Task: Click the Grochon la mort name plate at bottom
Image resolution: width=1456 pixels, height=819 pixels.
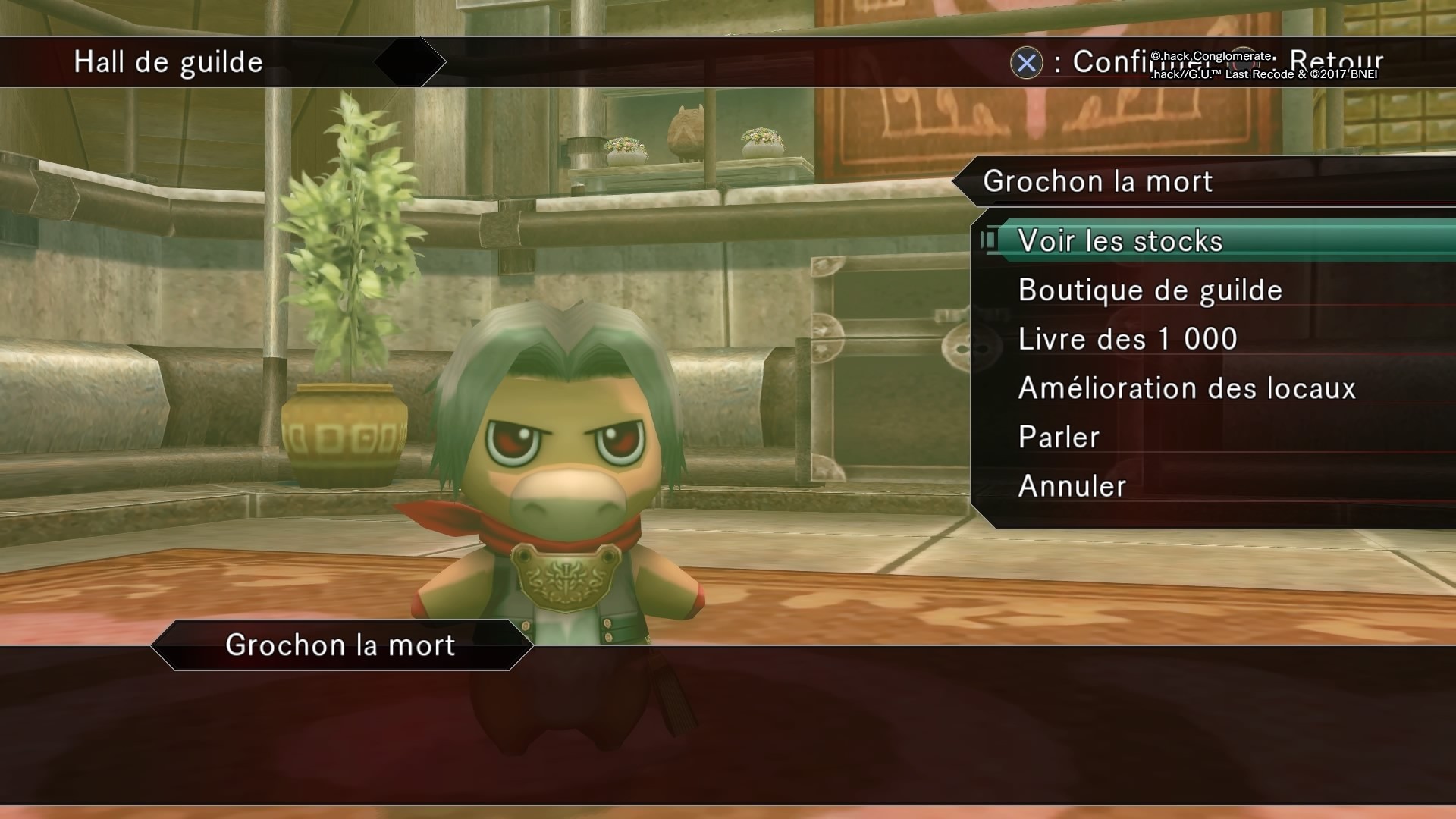Action: [340, 645]
